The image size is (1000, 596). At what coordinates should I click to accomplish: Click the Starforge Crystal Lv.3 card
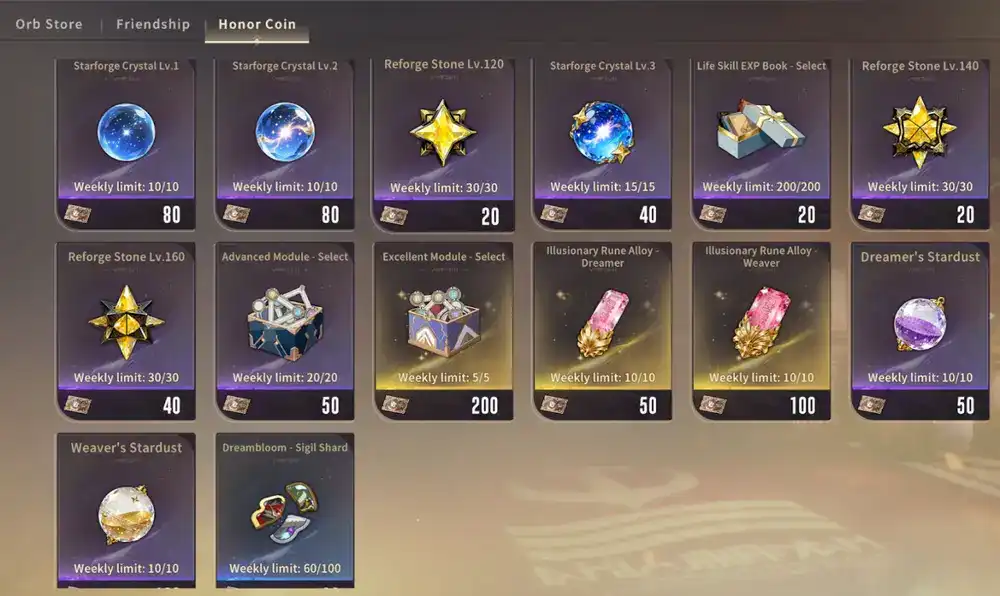tap(602, 135)
